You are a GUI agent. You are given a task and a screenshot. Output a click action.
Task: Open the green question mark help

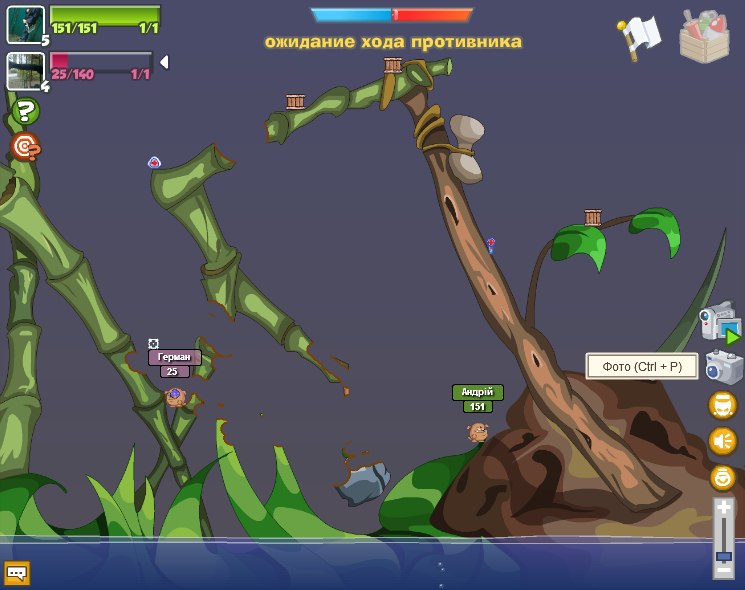click(26, 111)
